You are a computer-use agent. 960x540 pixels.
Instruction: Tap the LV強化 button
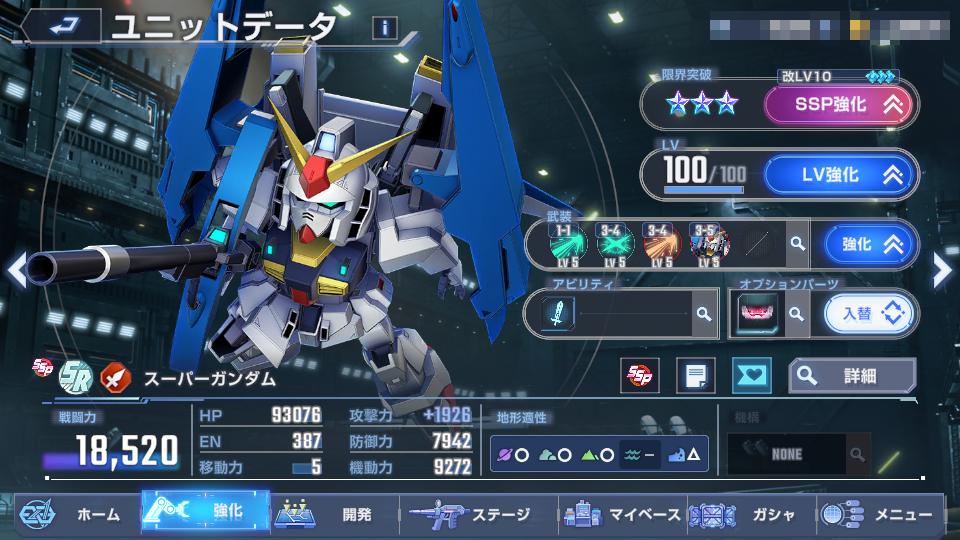click(838, 175)
